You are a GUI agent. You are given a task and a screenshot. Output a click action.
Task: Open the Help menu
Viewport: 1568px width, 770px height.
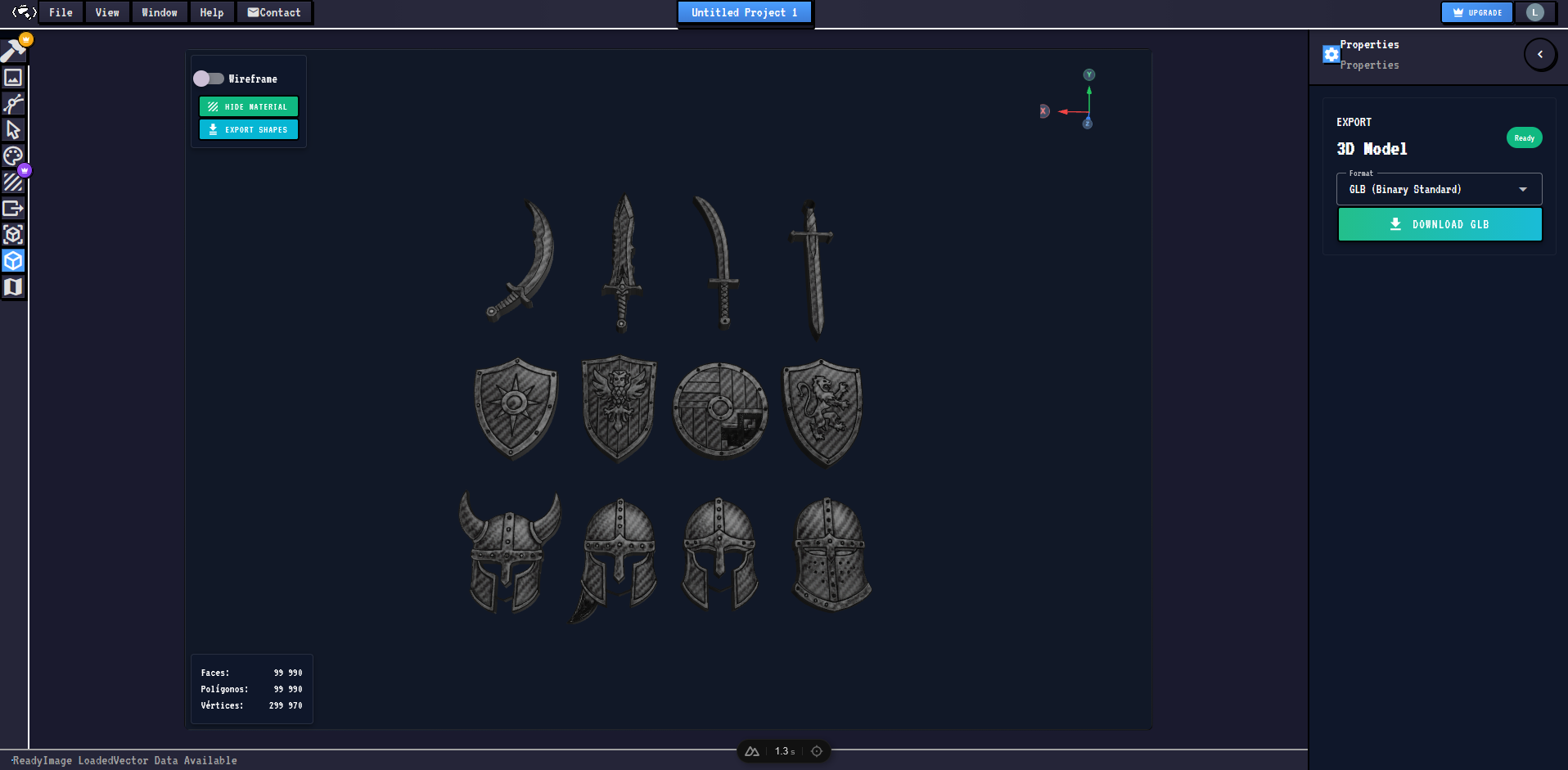211,12
